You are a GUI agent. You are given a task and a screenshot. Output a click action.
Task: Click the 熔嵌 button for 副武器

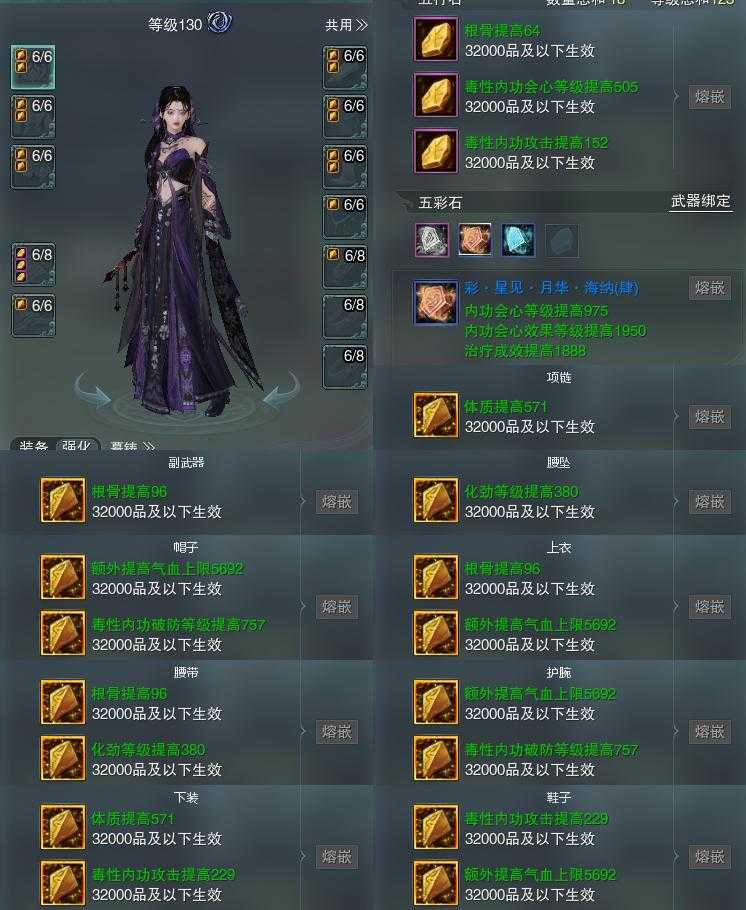[x=337, y=502]
